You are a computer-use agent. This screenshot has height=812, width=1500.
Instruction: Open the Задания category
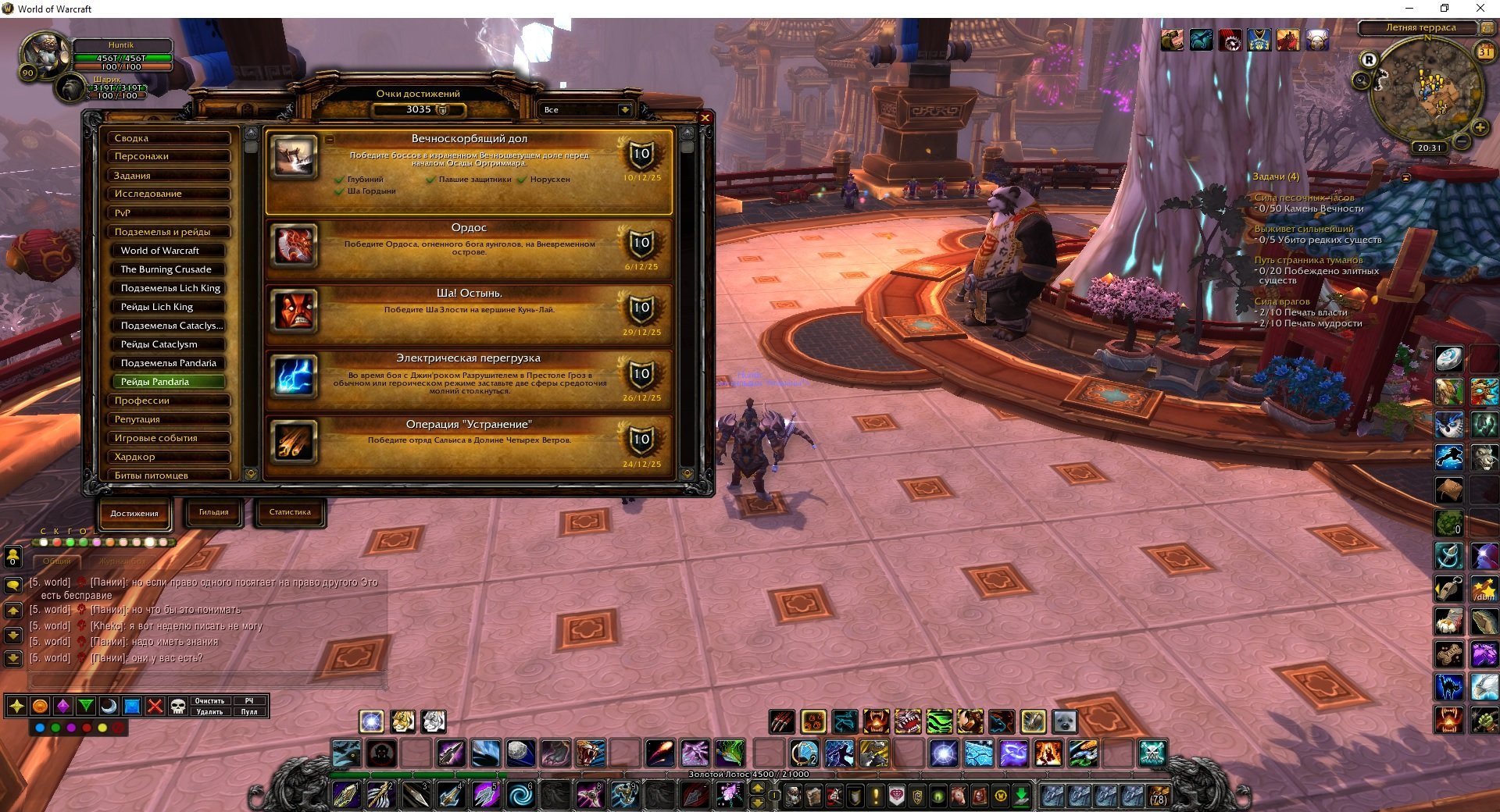click(169, 176)
